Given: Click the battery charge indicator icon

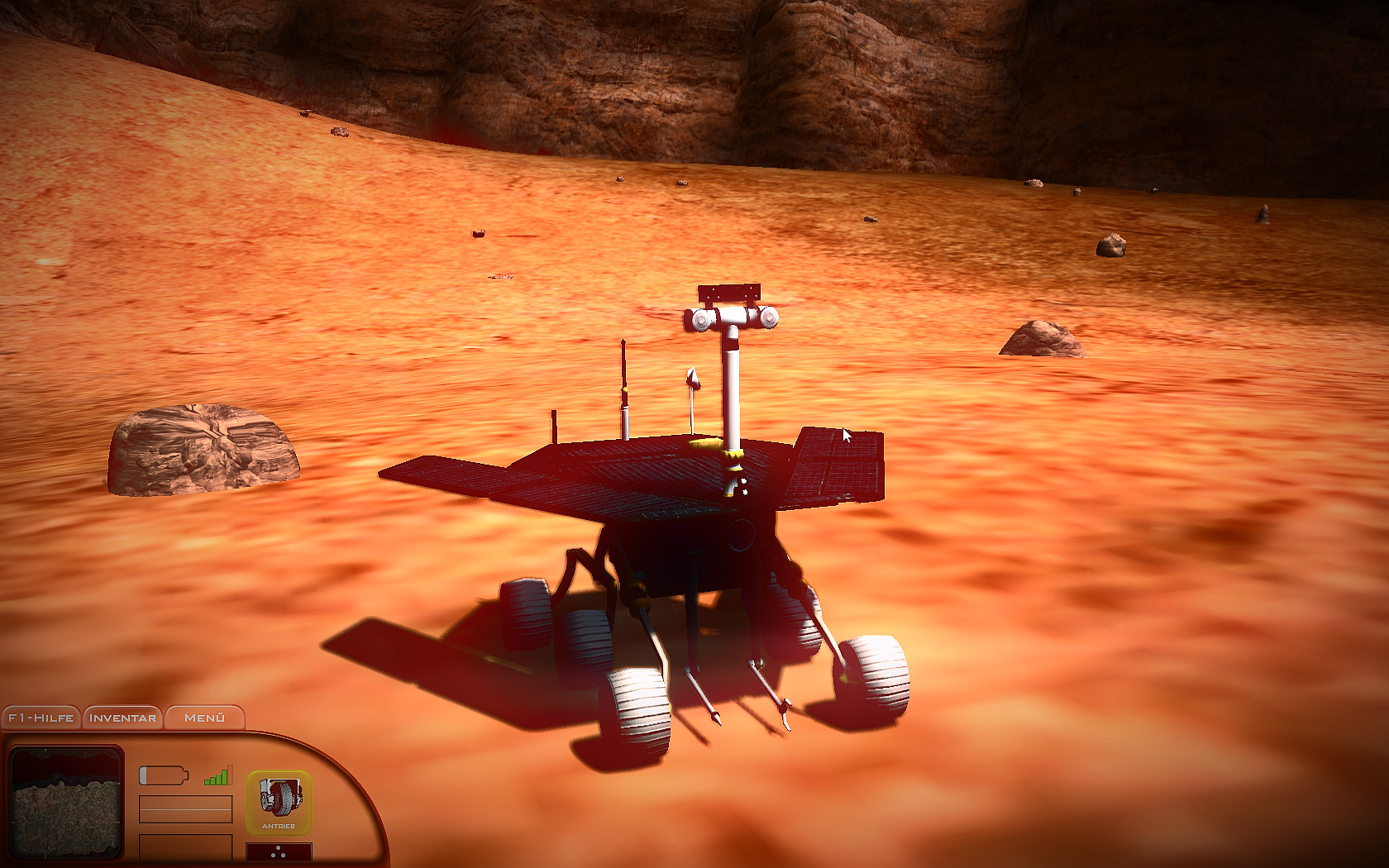Looking at the screenshot, I should click(163, 775).
